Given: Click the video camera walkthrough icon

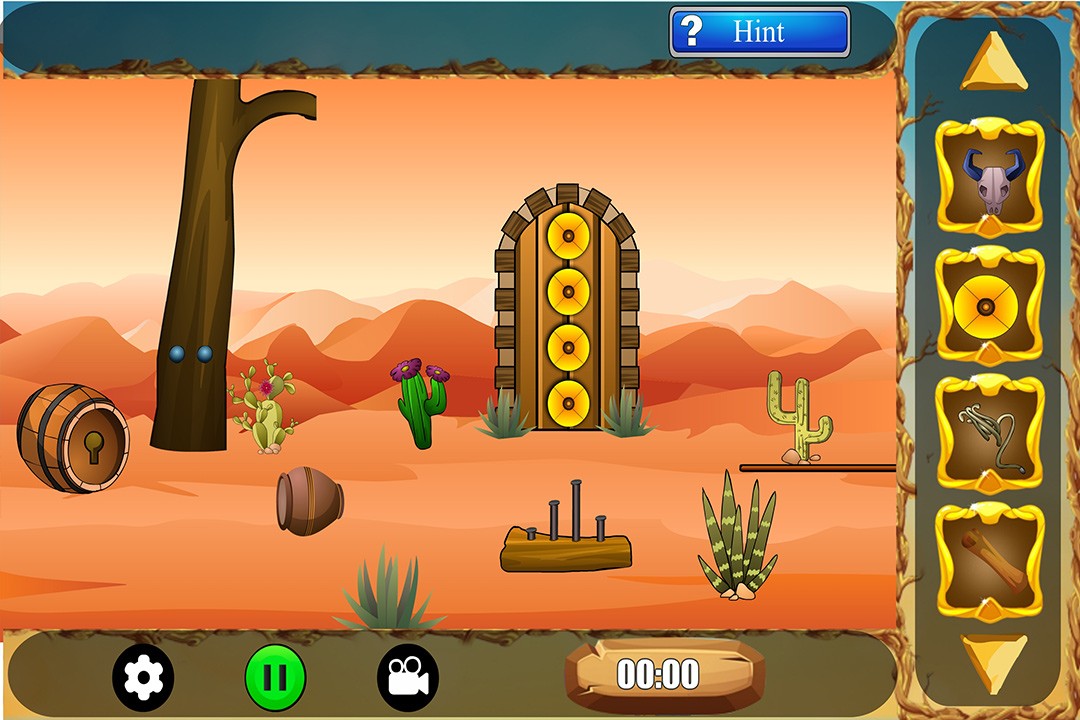Looking at the screenshot, I should [407, 677].
